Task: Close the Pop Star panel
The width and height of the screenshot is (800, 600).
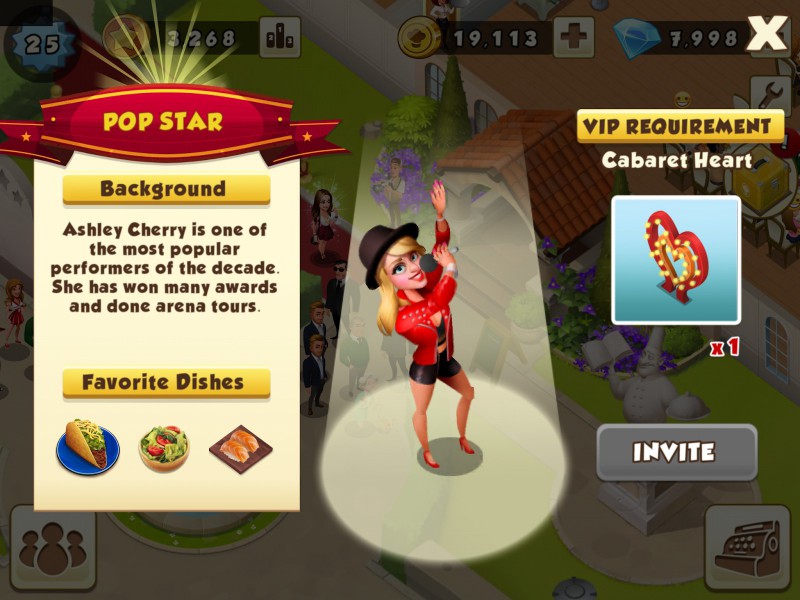Action: [767, 35]
